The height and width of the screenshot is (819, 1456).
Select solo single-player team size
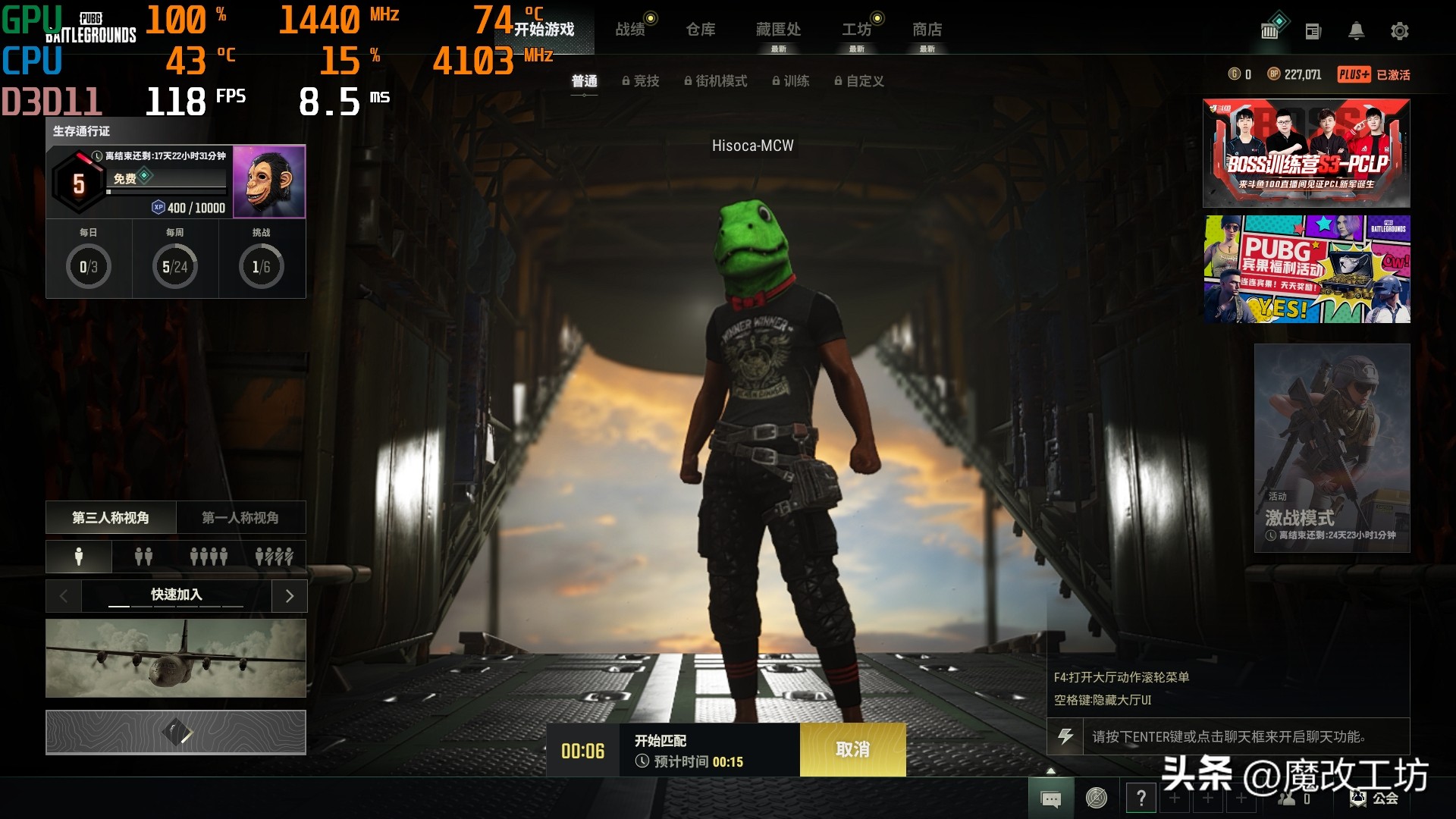(79, 557)
